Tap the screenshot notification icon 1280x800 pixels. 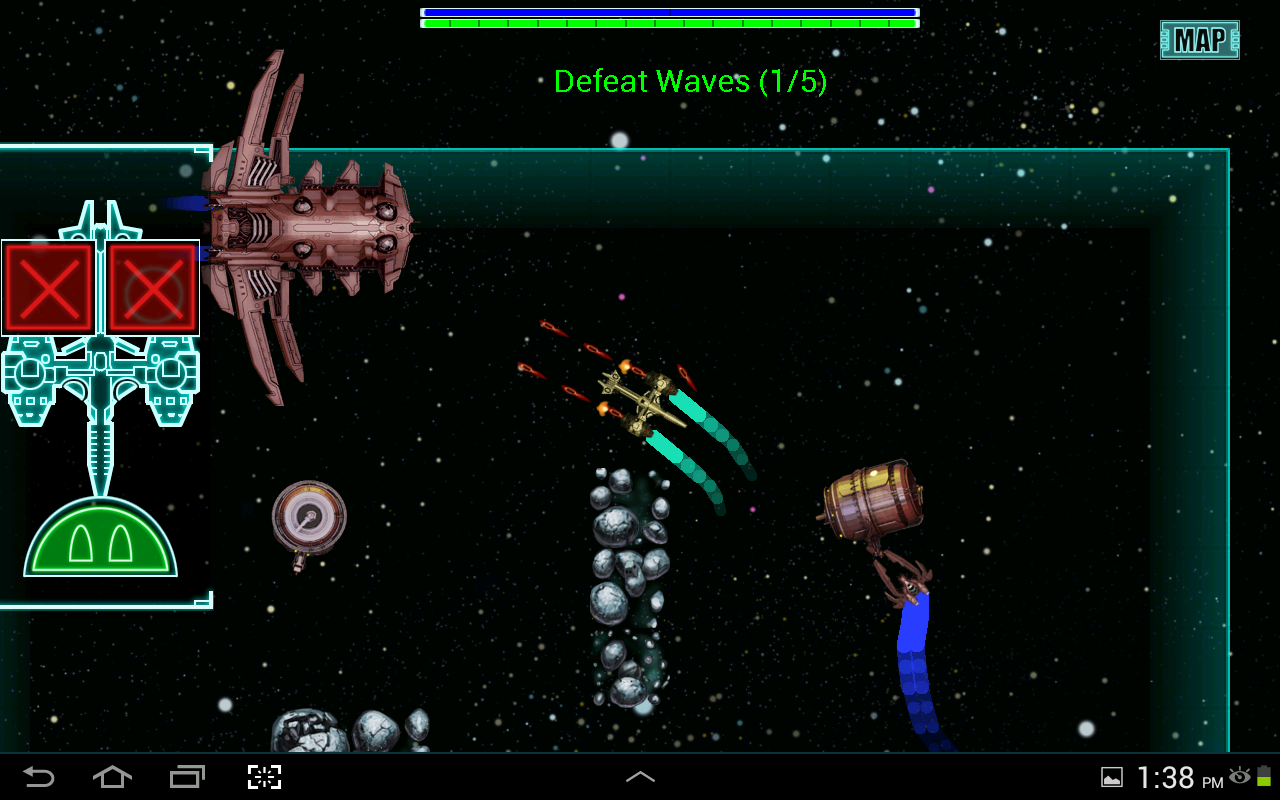click(1113, 777)
